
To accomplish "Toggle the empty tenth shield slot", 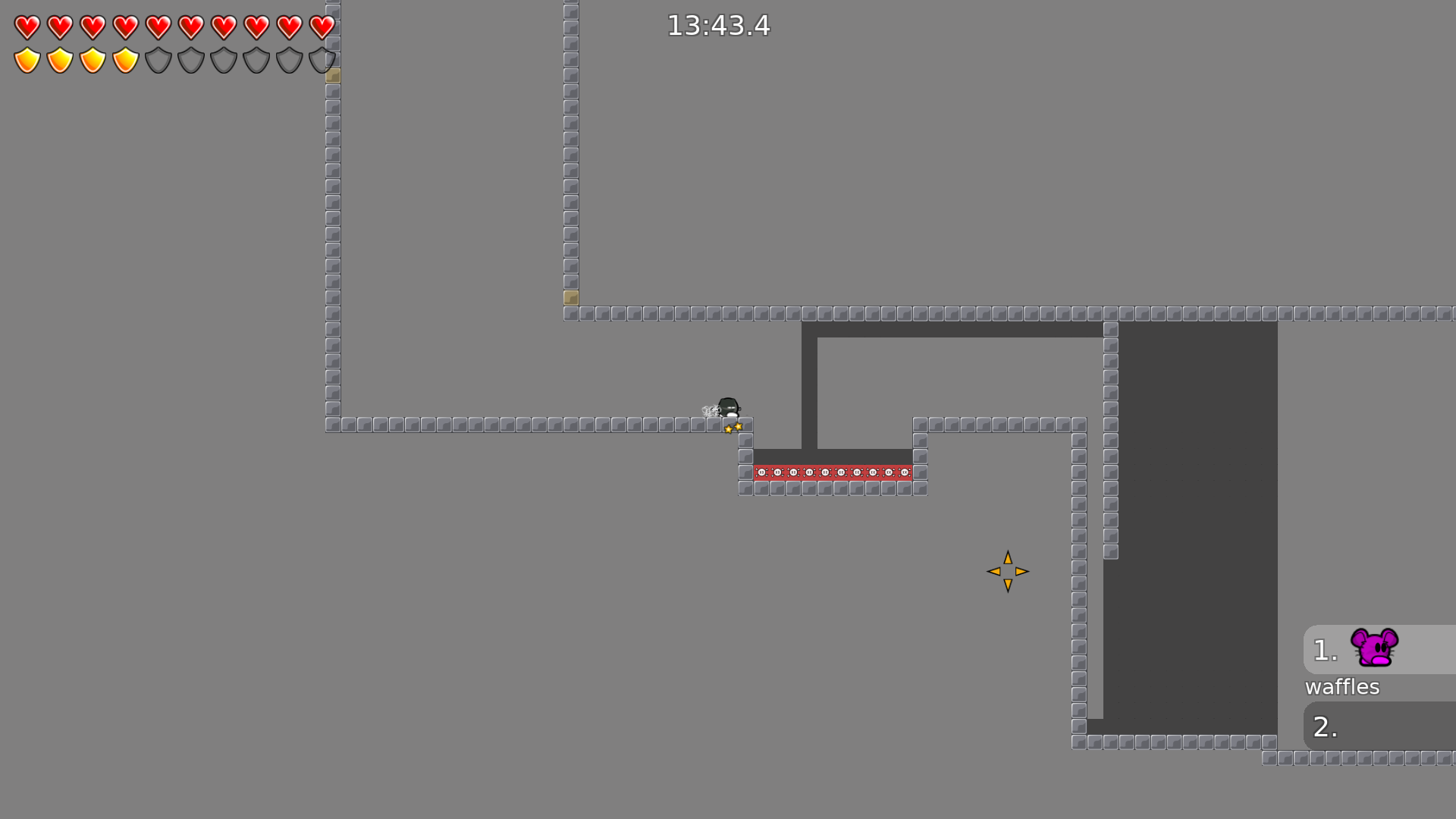I will tap(322, 59).
